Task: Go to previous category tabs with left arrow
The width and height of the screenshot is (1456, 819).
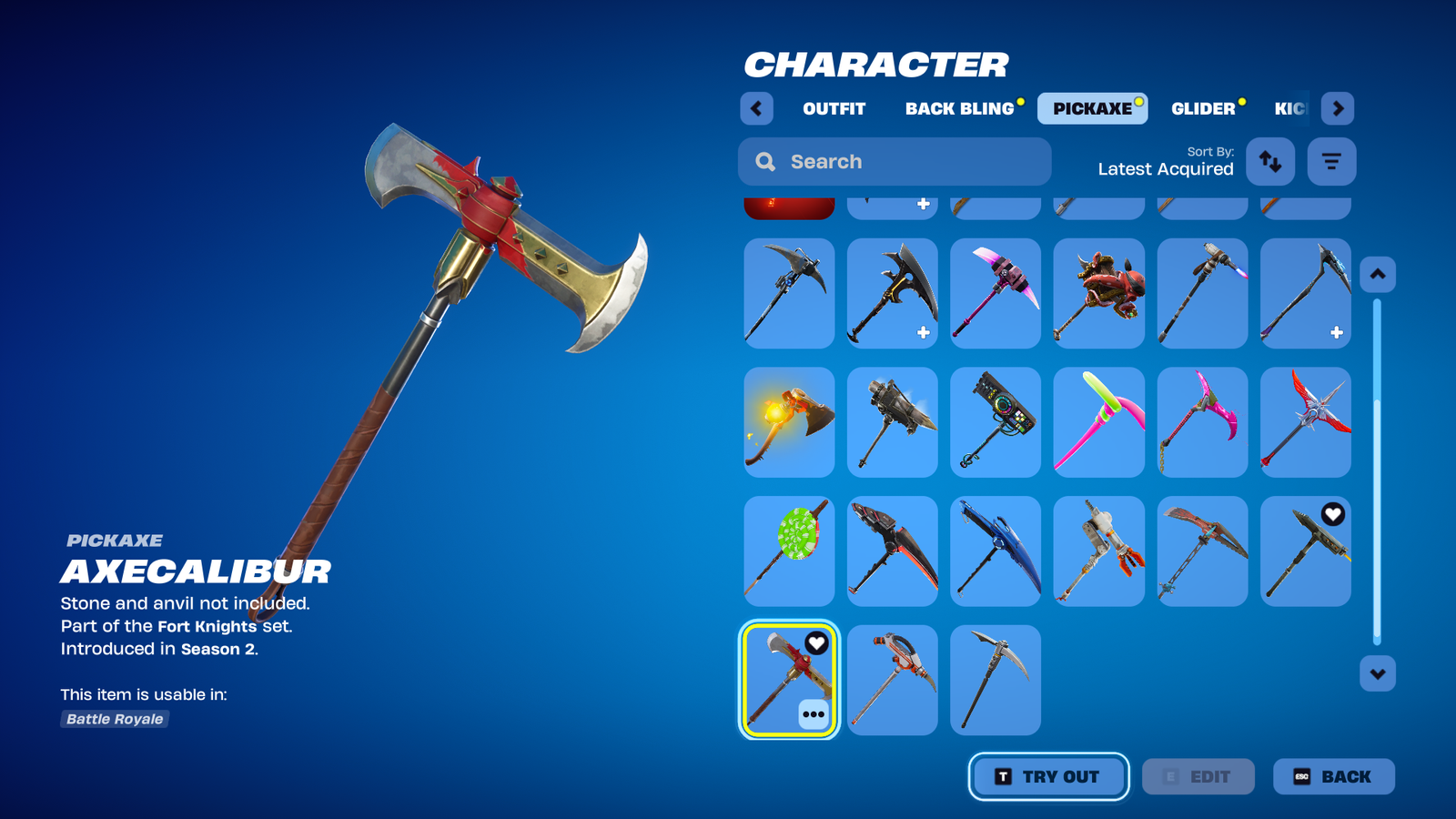Action: coord(756,108)
